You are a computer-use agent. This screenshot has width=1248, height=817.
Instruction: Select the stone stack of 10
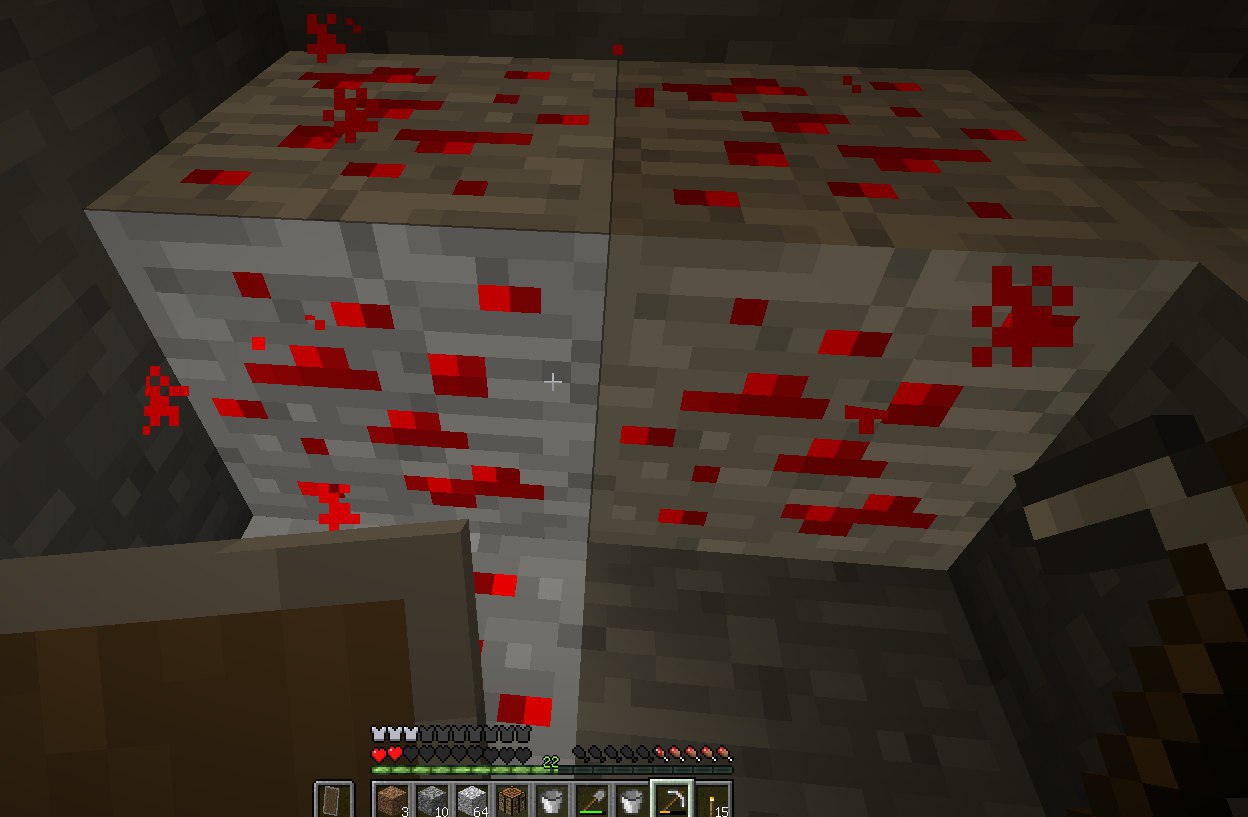432,800
